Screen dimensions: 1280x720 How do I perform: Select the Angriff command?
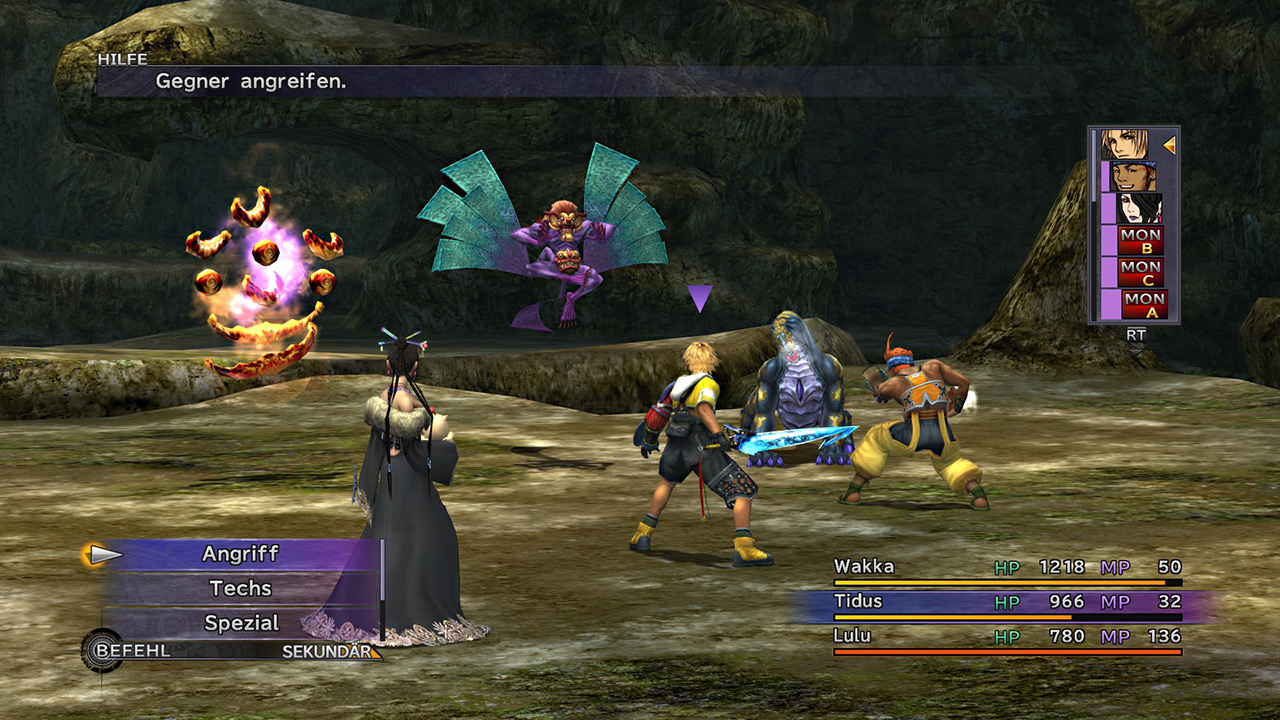[240, 554]
